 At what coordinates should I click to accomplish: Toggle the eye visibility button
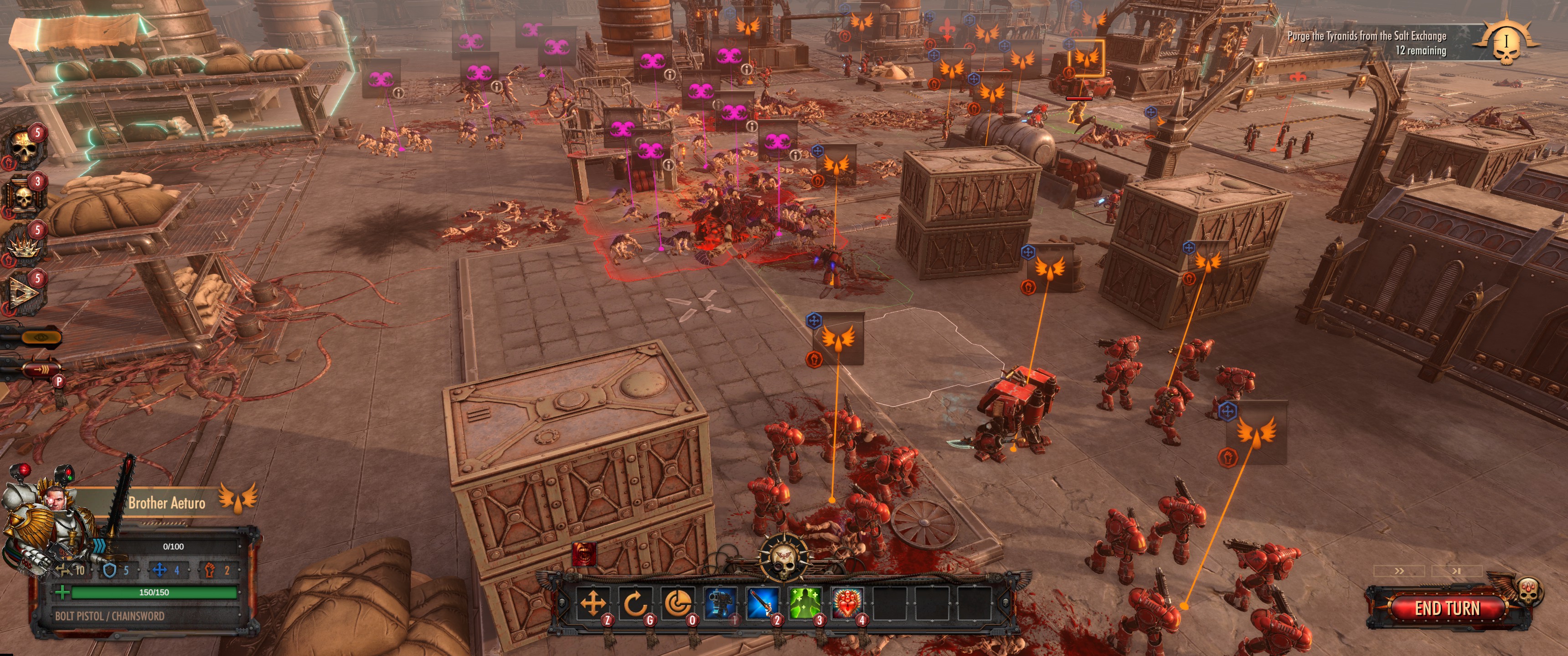[40, 337]
